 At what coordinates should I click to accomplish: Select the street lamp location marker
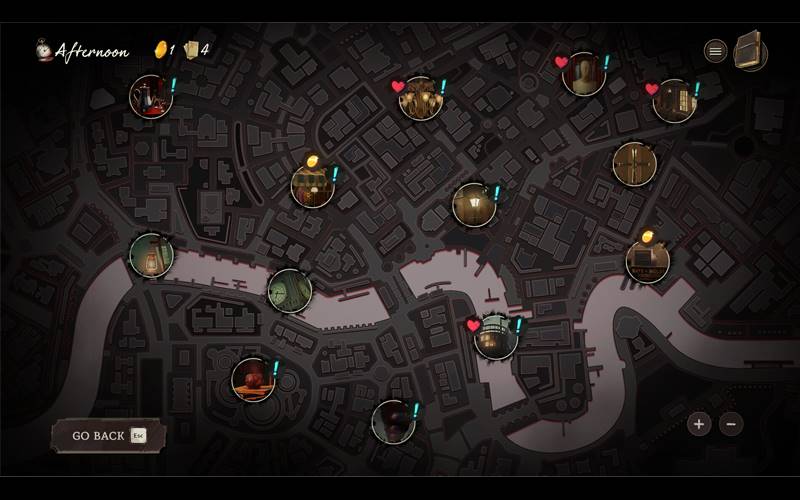474,205
